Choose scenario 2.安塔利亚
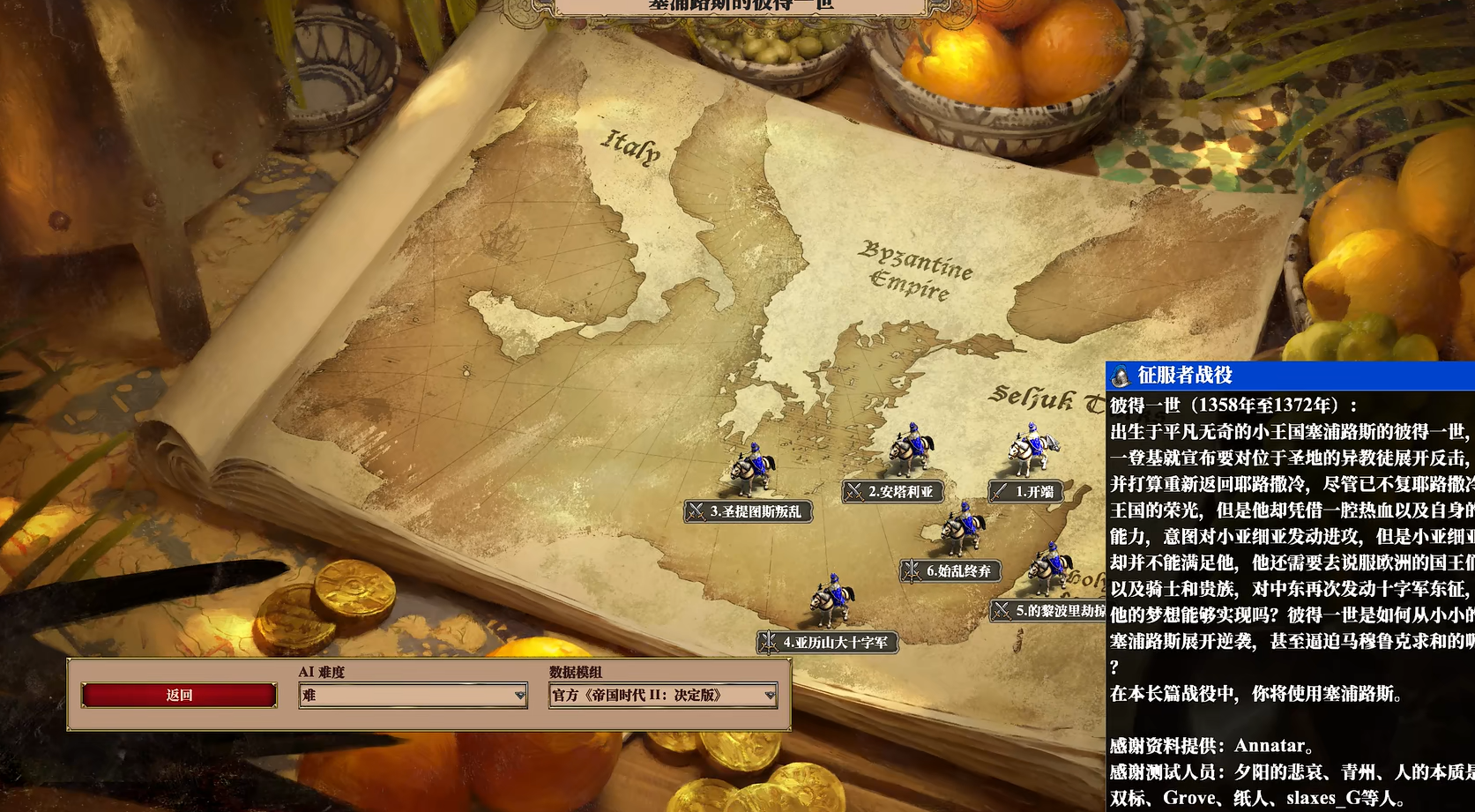The width and height of the screenshot is (1475, 812). 891,492
